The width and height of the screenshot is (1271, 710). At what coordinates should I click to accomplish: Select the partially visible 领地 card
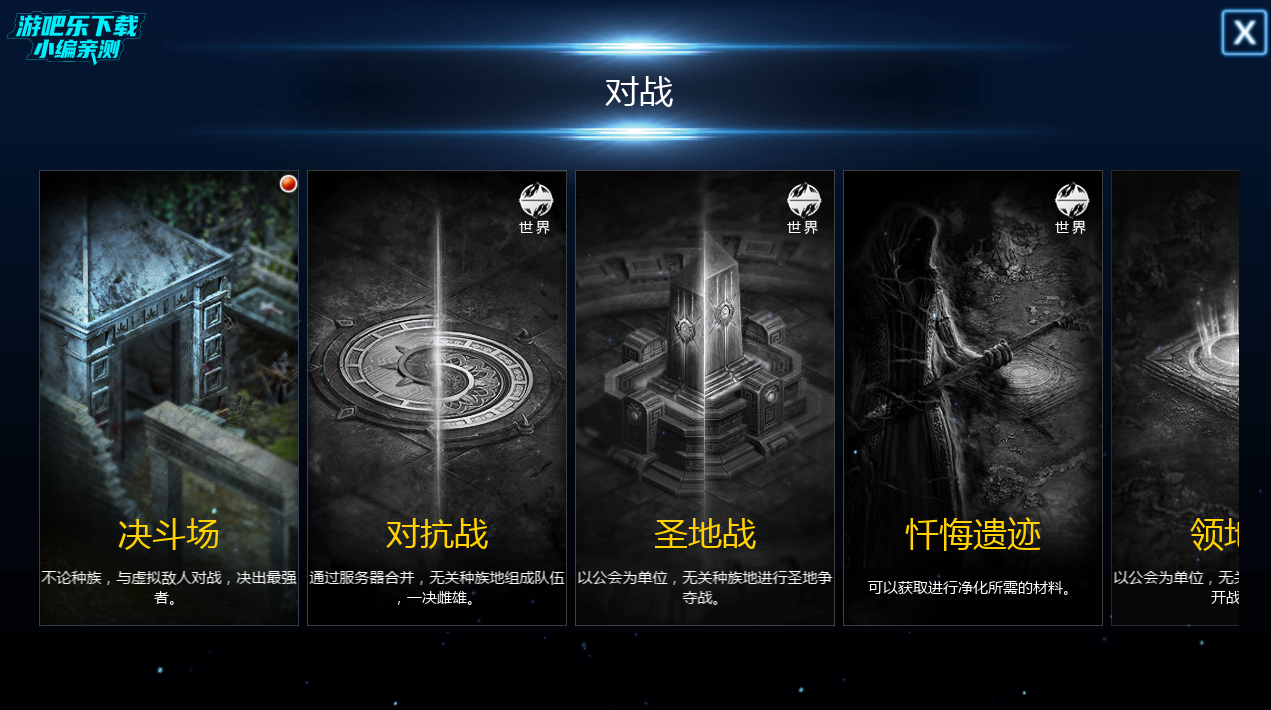tap(1176, 398)
